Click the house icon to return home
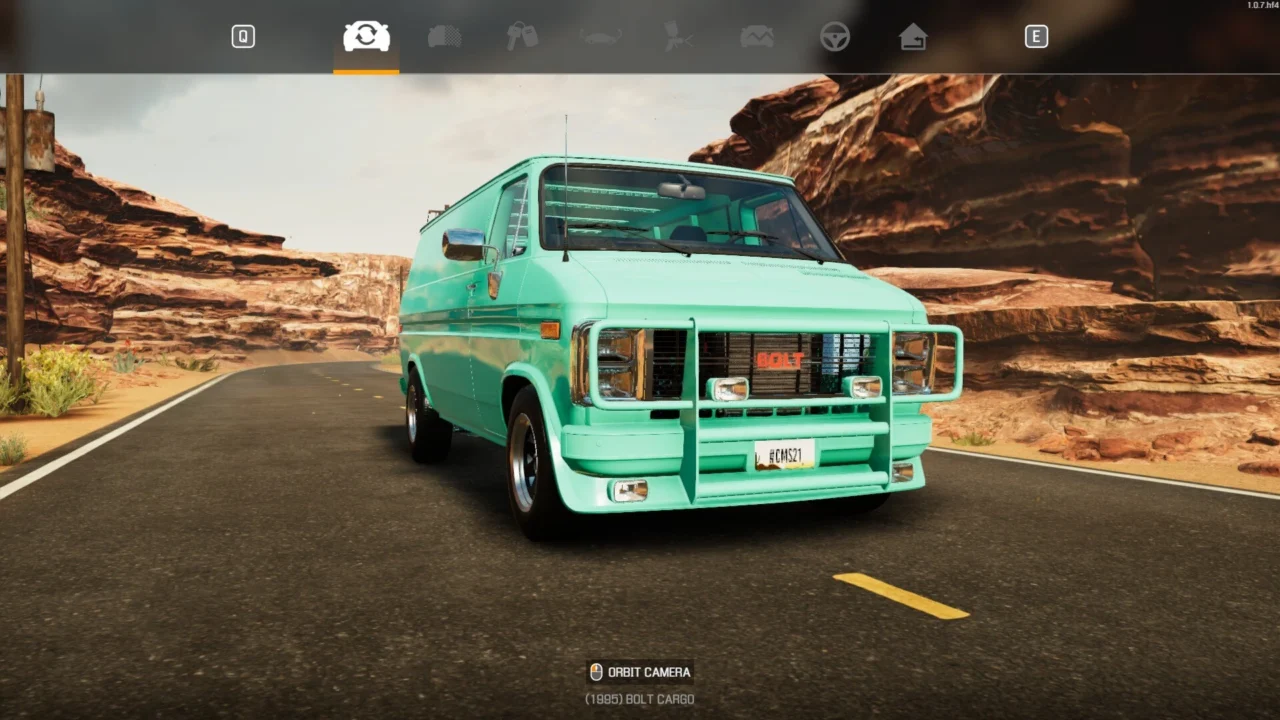 [x=912, y=37]
